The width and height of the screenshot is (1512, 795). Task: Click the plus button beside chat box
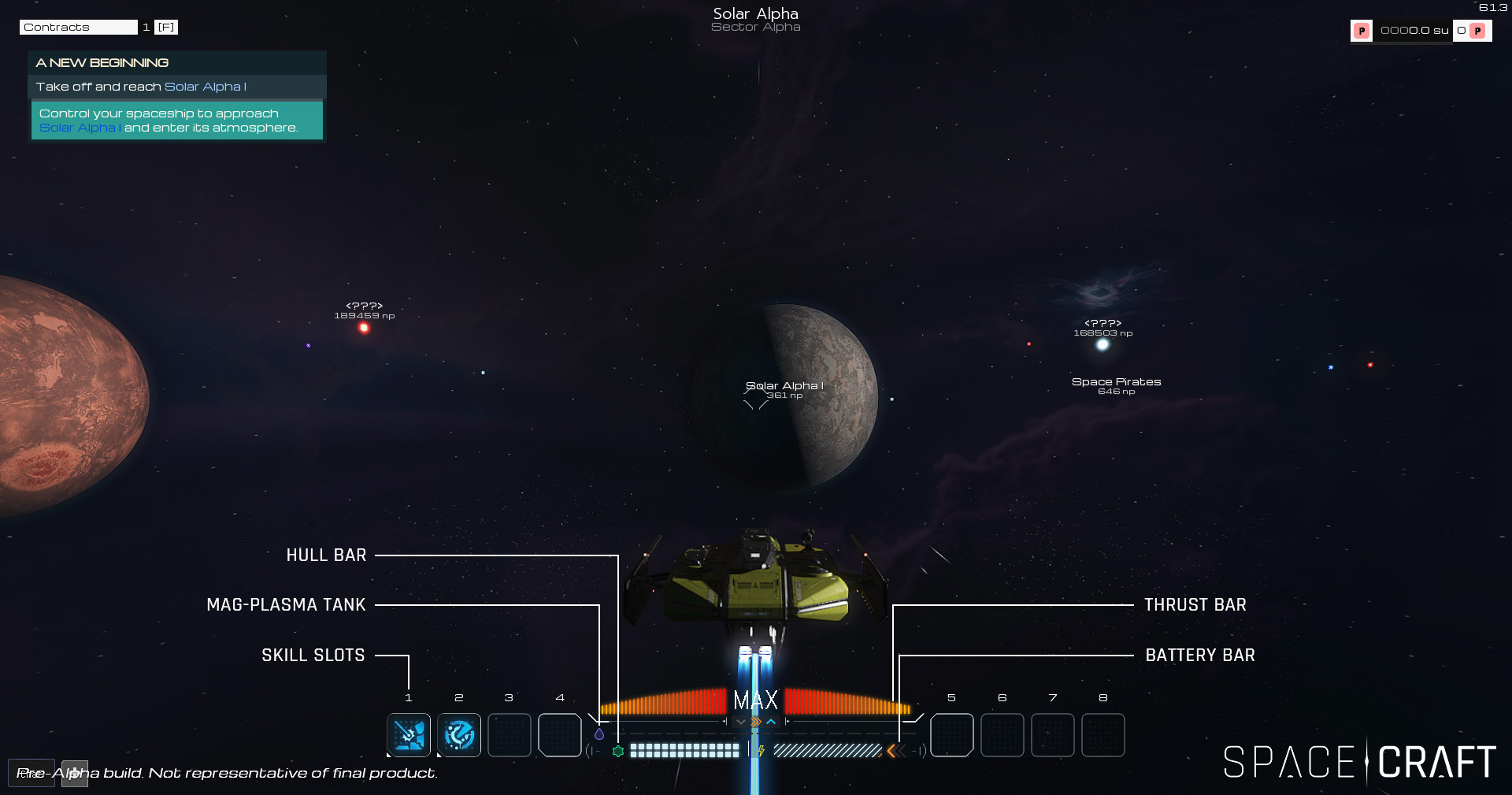75,773
